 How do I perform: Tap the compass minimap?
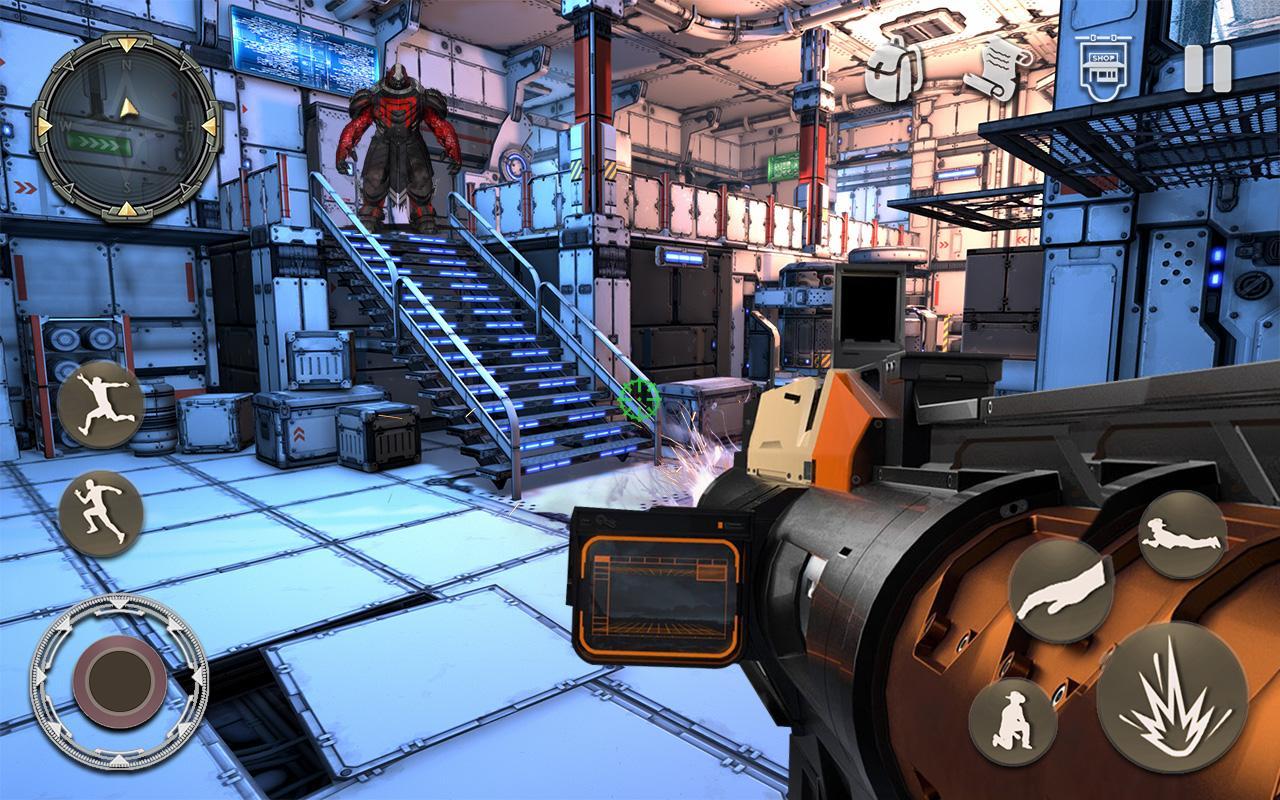pyautogui.click(x=127, y=125)
